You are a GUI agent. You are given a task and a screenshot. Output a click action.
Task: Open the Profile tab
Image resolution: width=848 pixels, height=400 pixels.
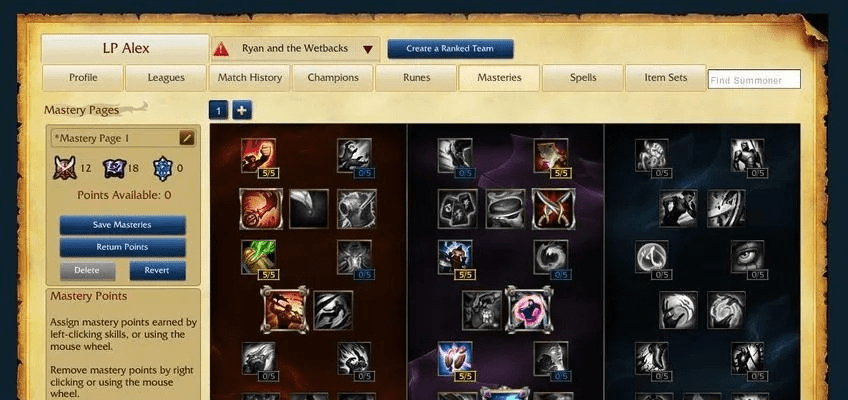click(83, 78)
